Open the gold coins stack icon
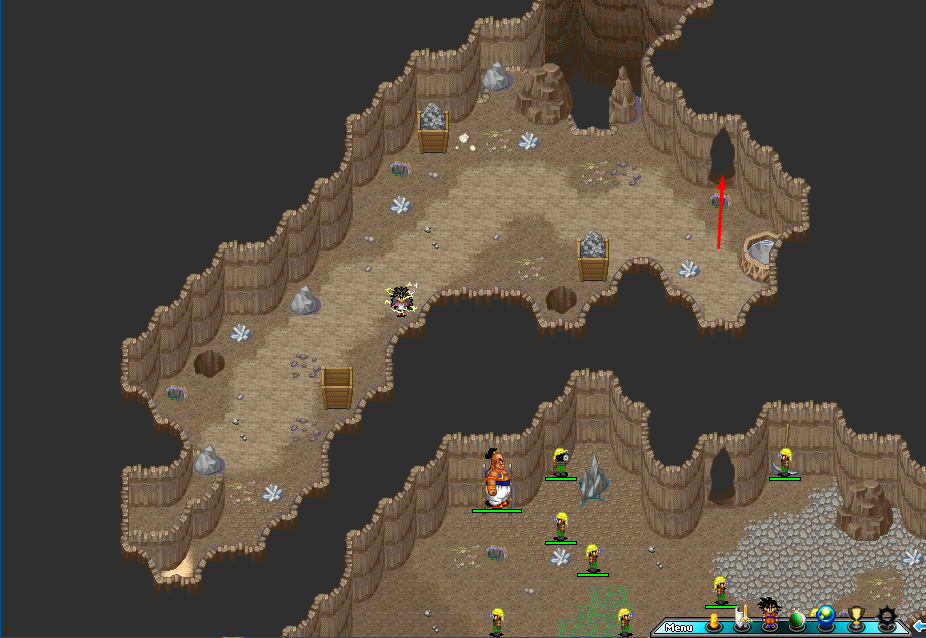Image resolution: width=926 pixels, height=638 pixels. 713,620
